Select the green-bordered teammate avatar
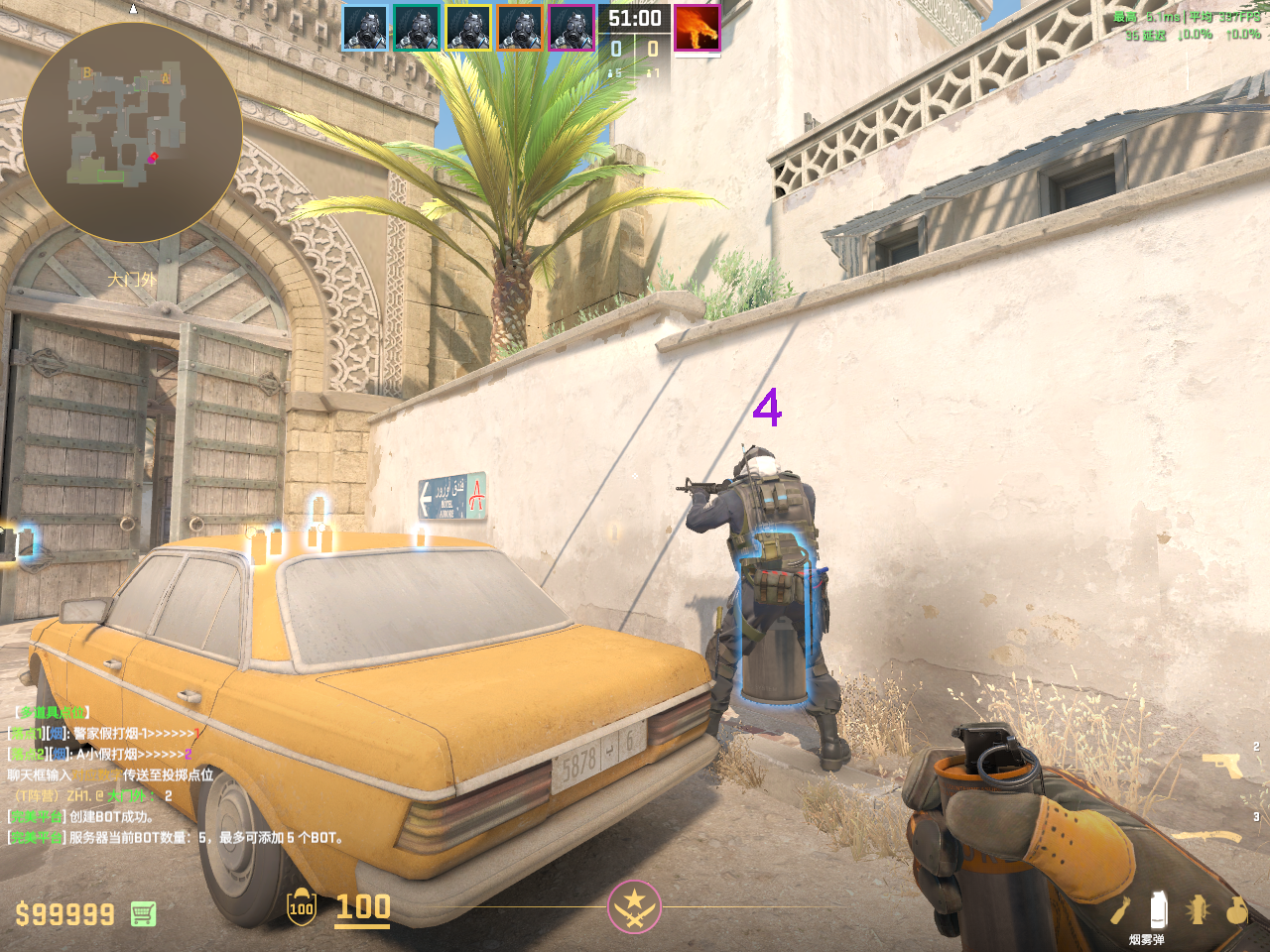The width and height of the screenshot is (1270, 952). click(417, 28)
